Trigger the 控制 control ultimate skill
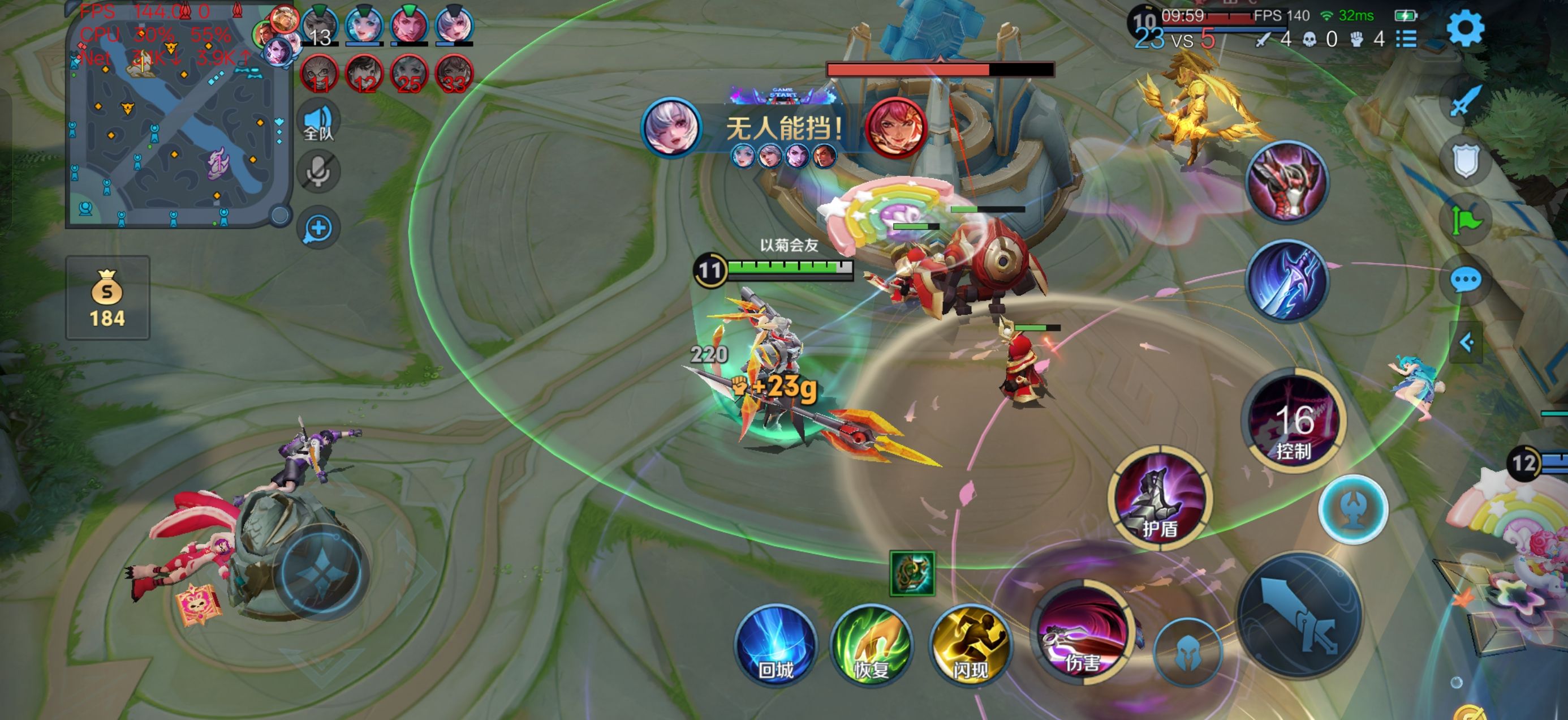Viewport: 1568px width, 720px height. 1293,421
